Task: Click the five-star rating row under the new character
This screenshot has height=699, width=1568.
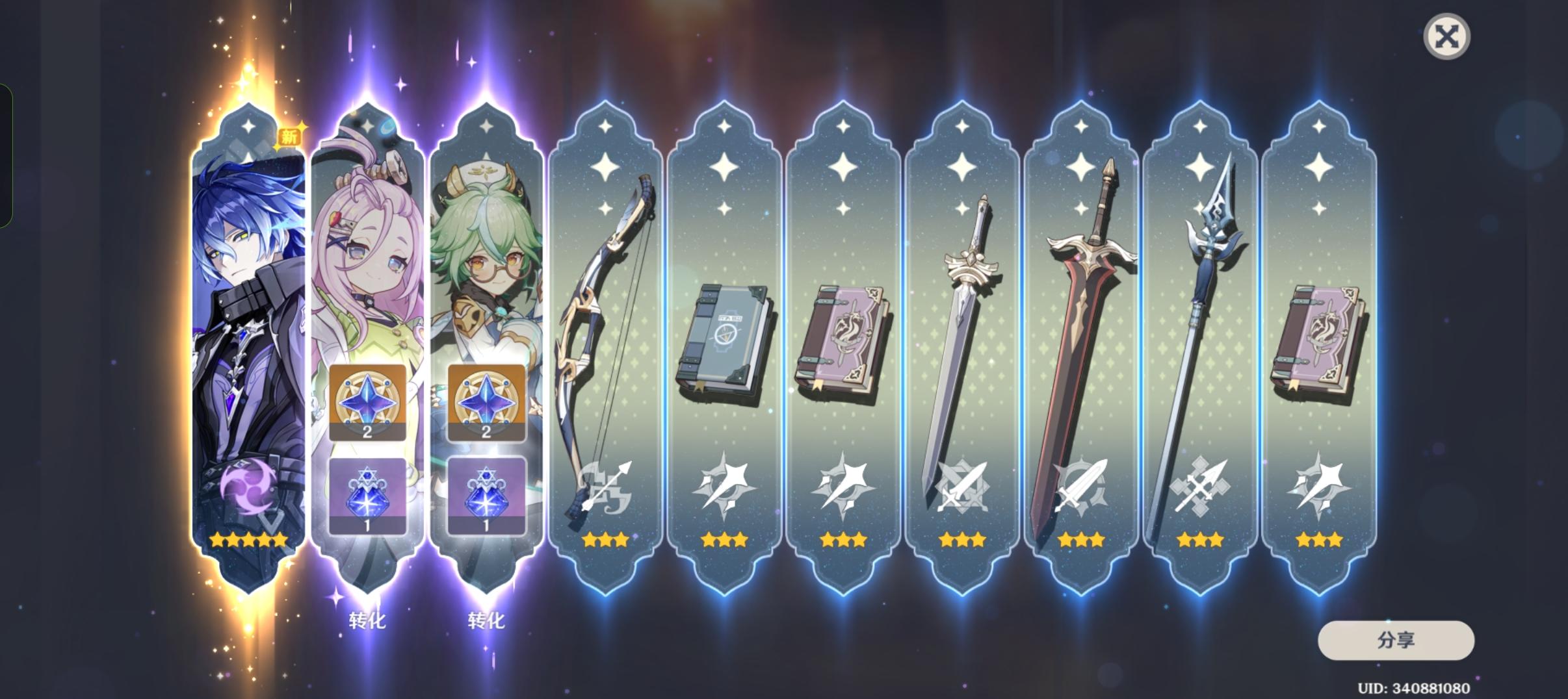Action: [246, 539]
